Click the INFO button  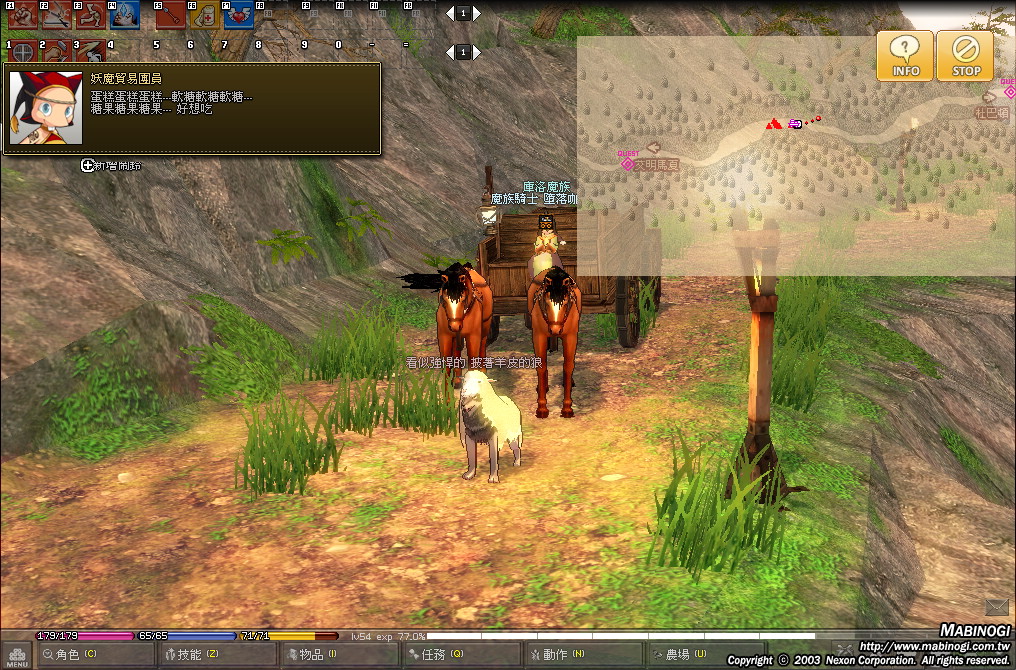pos(905,55)
